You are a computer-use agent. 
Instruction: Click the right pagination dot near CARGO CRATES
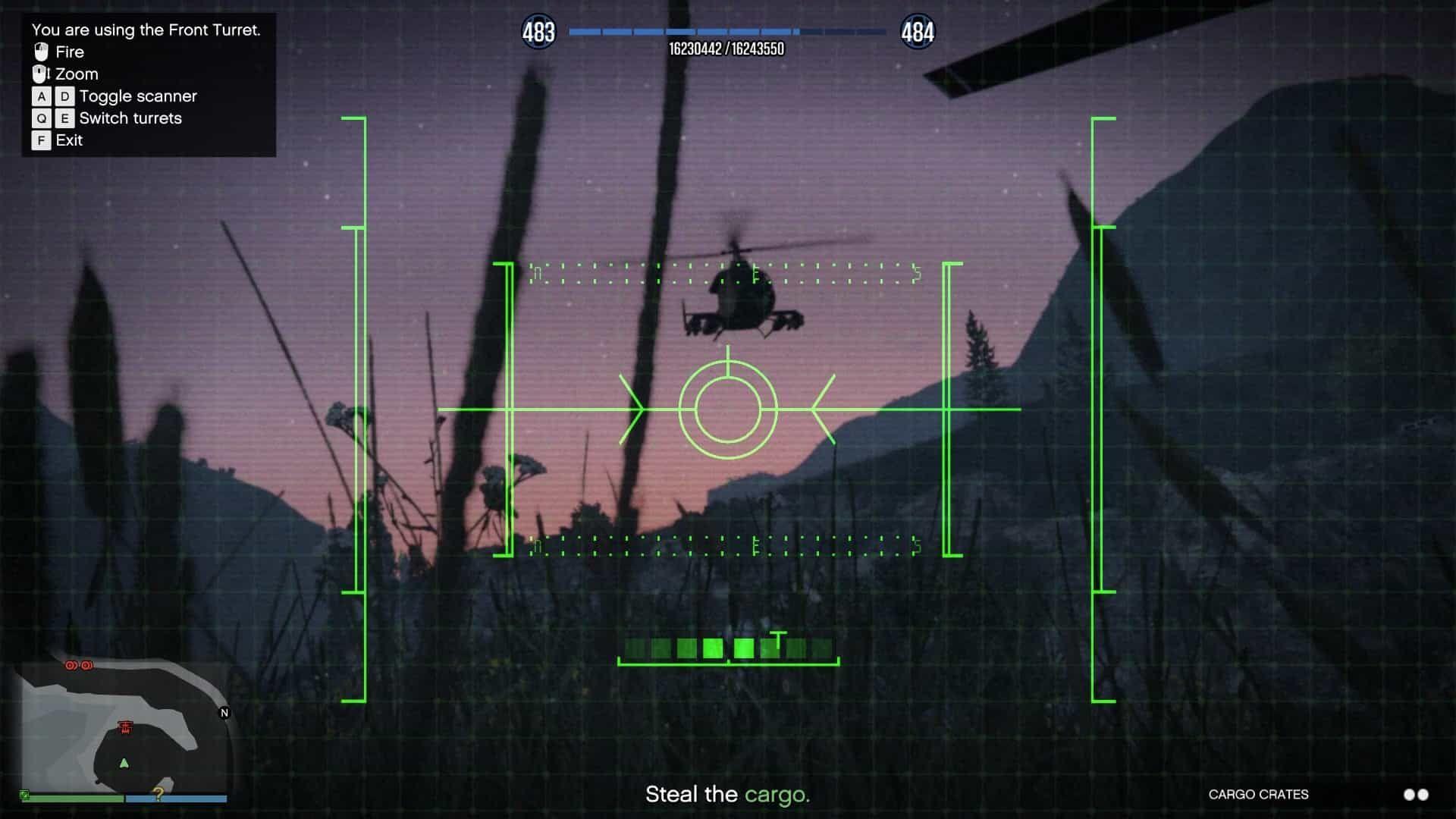[x=1423, y=795]
